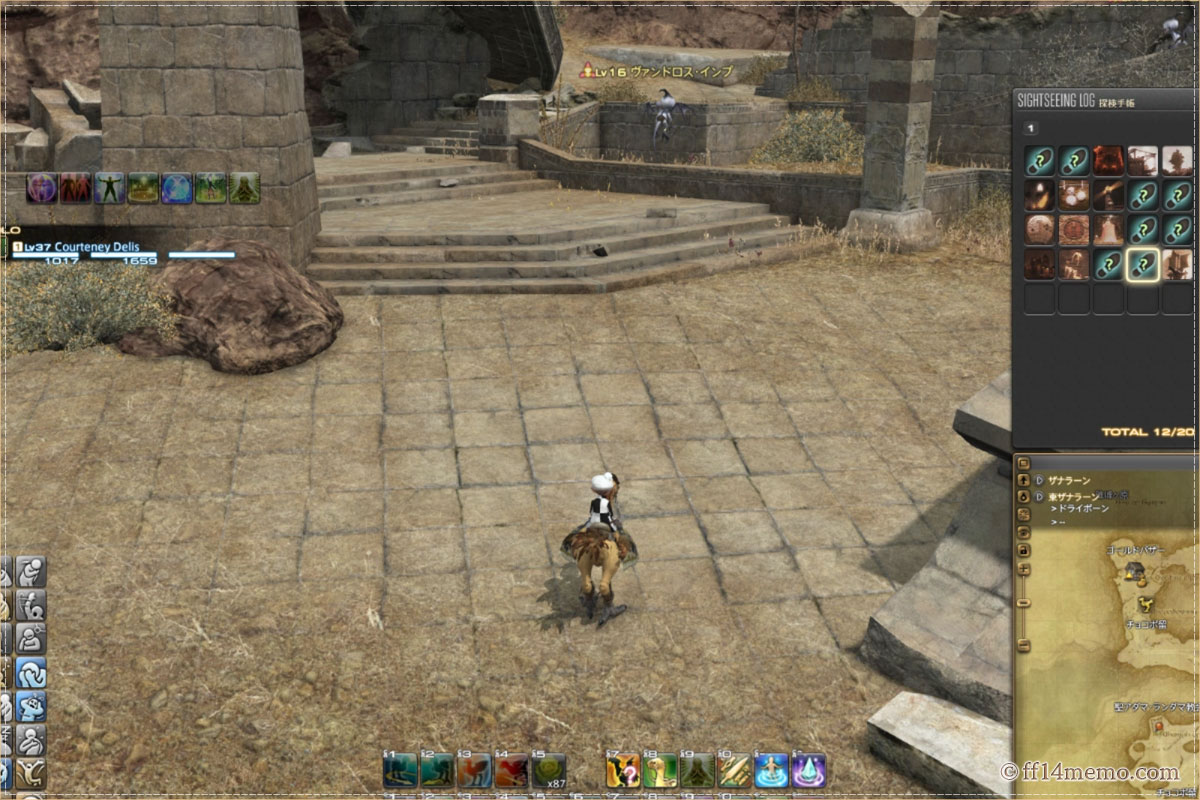Click the two red figures action icon
Screen dimensions: 1200x800
pyautogui.click(x=75, y=188)
